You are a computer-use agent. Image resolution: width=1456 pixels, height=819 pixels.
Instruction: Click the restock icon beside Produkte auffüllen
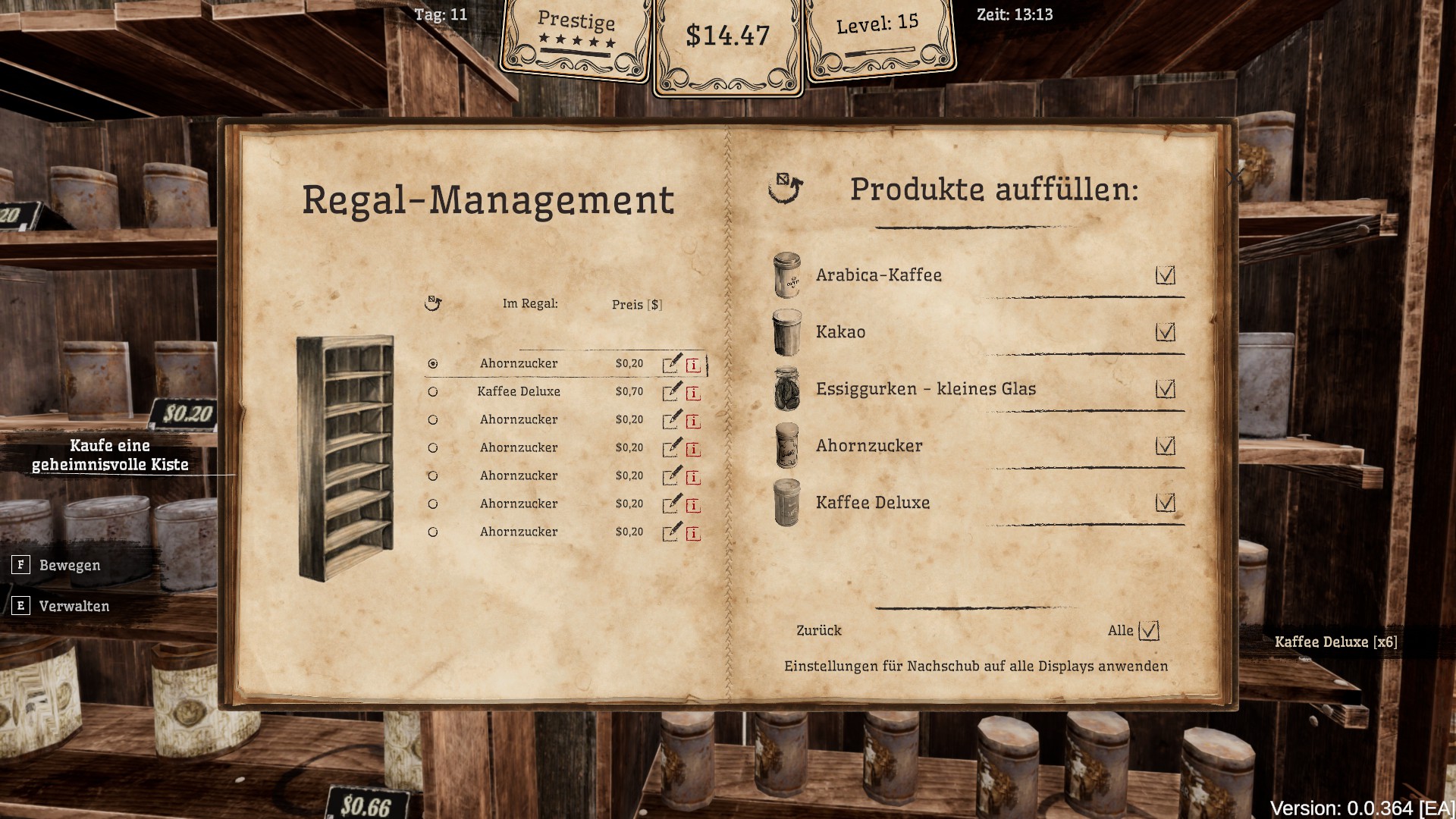point(785,188)
